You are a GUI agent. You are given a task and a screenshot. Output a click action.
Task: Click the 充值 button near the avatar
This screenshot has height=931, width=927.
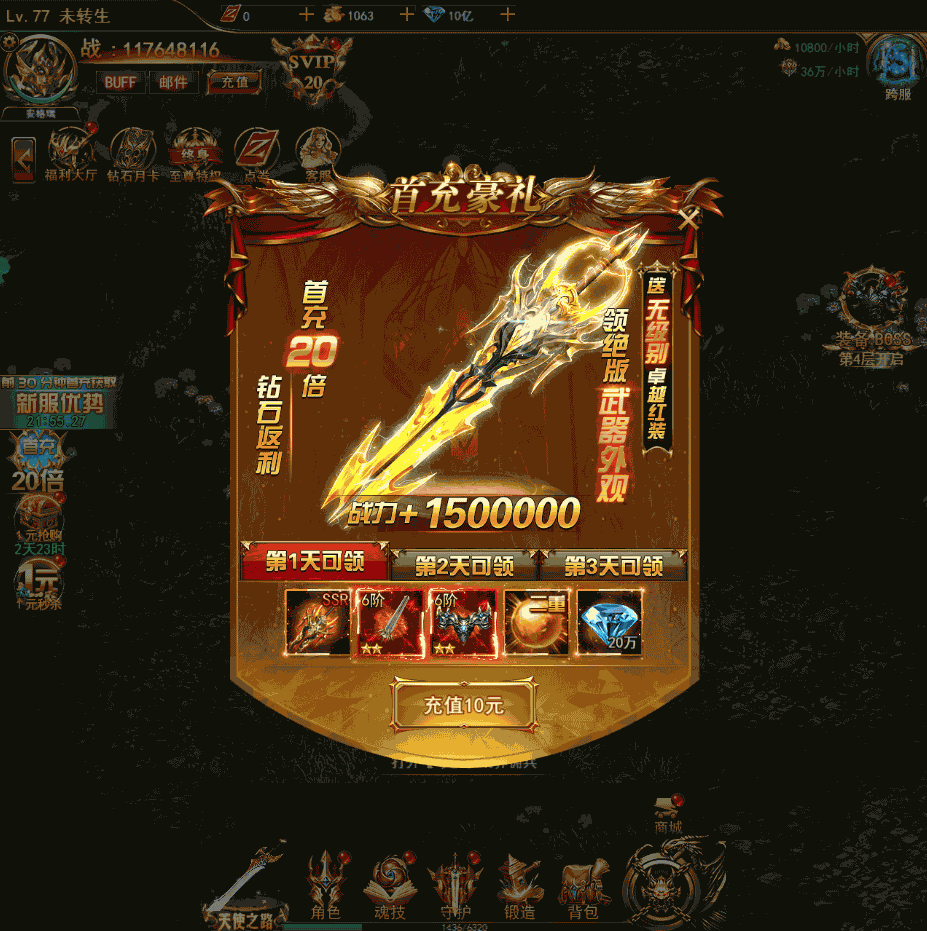(234, 82)
